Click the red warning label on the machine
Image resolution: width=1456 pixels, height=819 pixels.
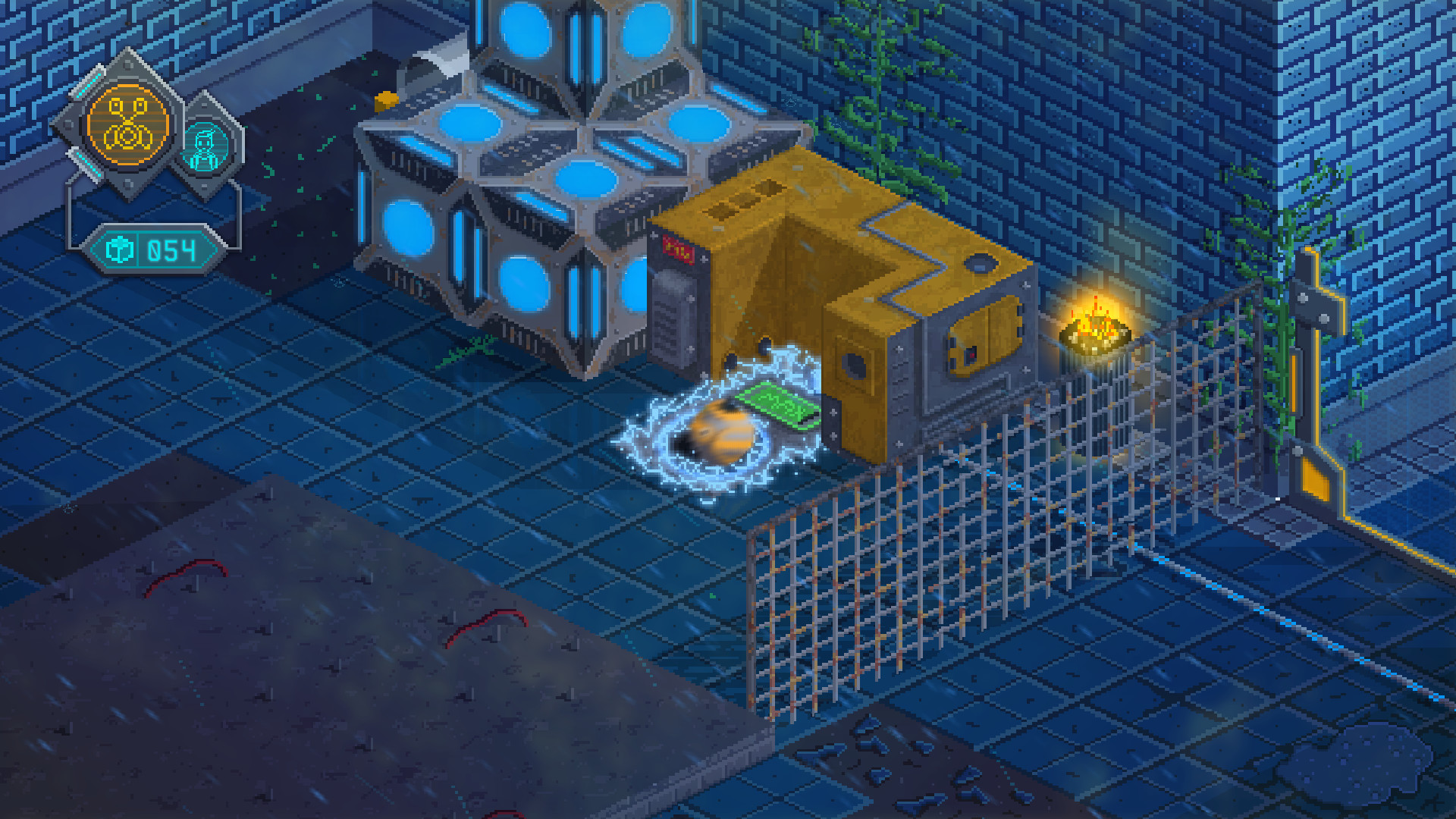[x=679, y=249]
